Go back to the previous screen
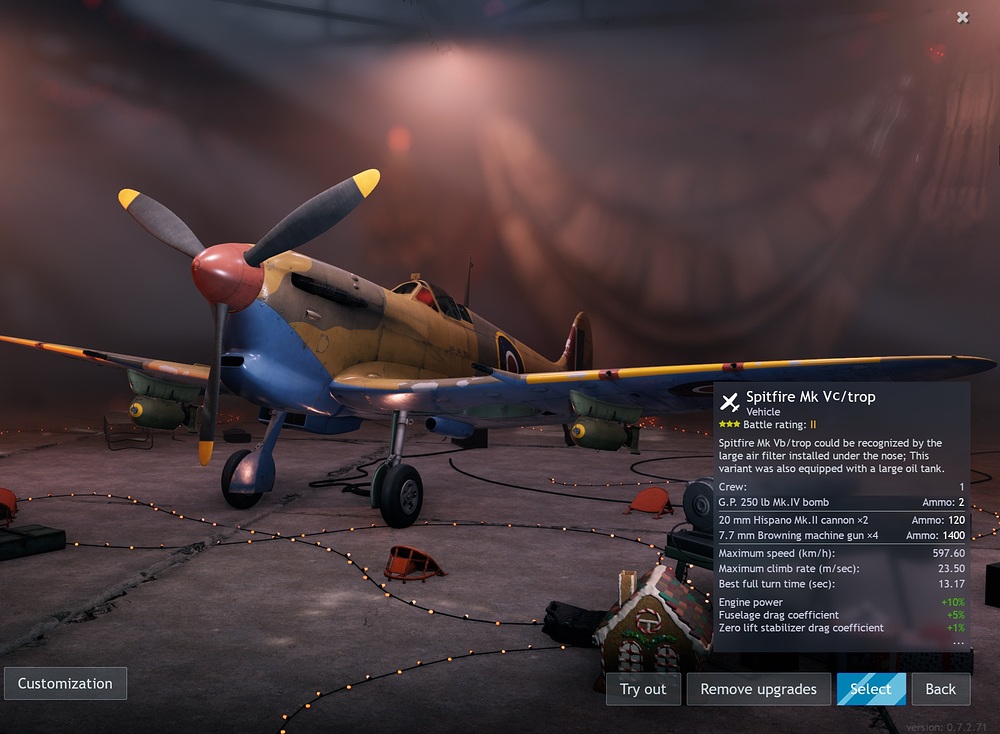 click(x=940, y=689)
